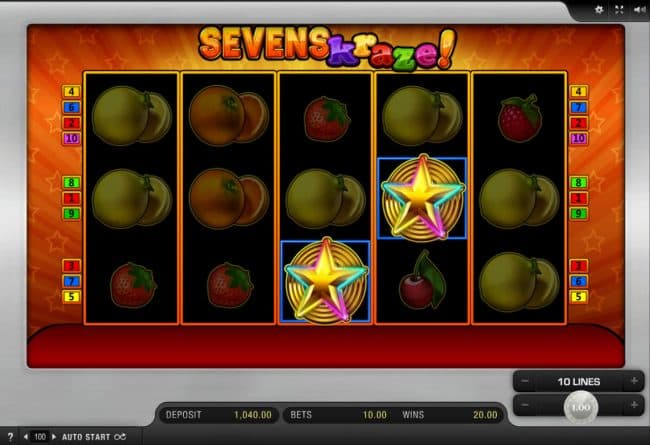Decrease the number of lines with minus
The width and height of the screenshot is (650, 445).
525,381
